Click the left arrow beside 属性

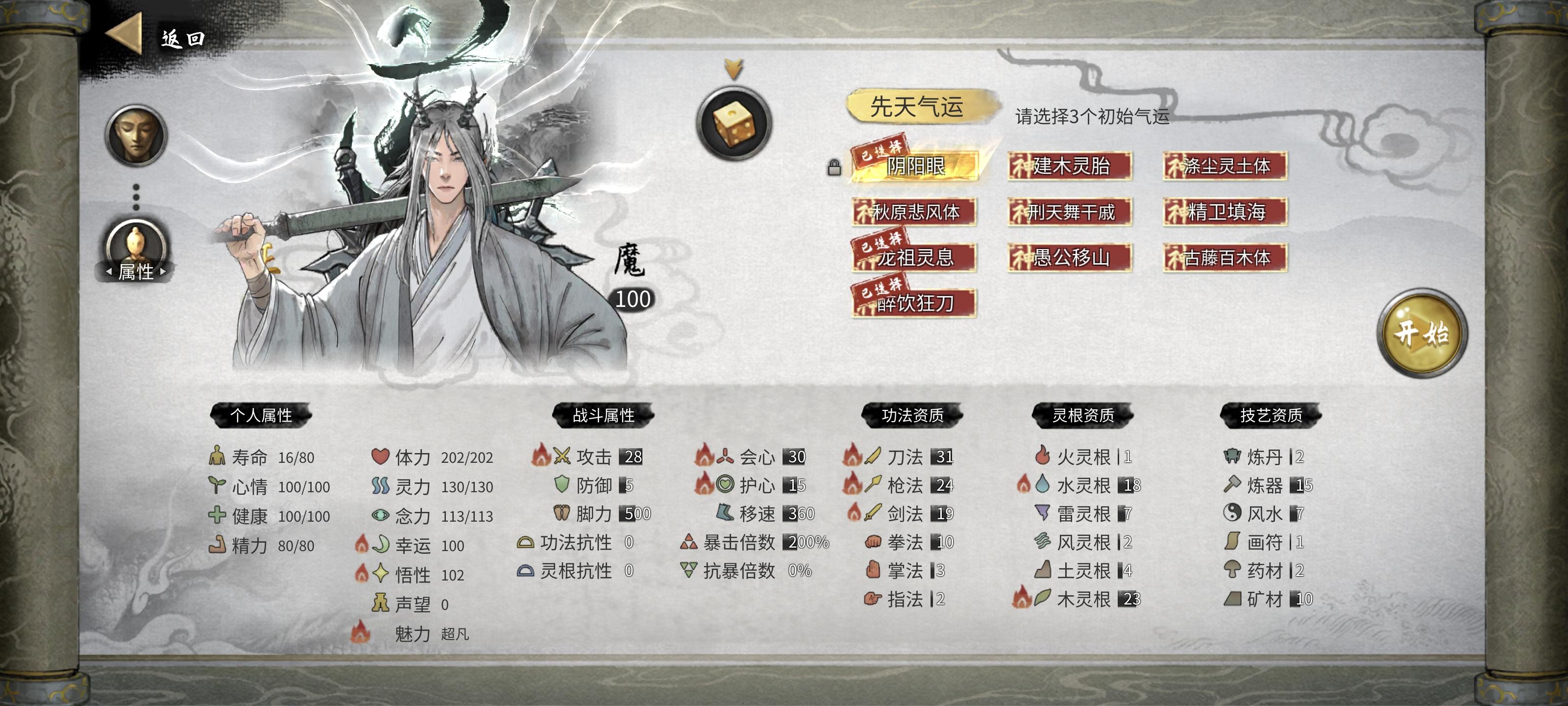pos(110,272)
